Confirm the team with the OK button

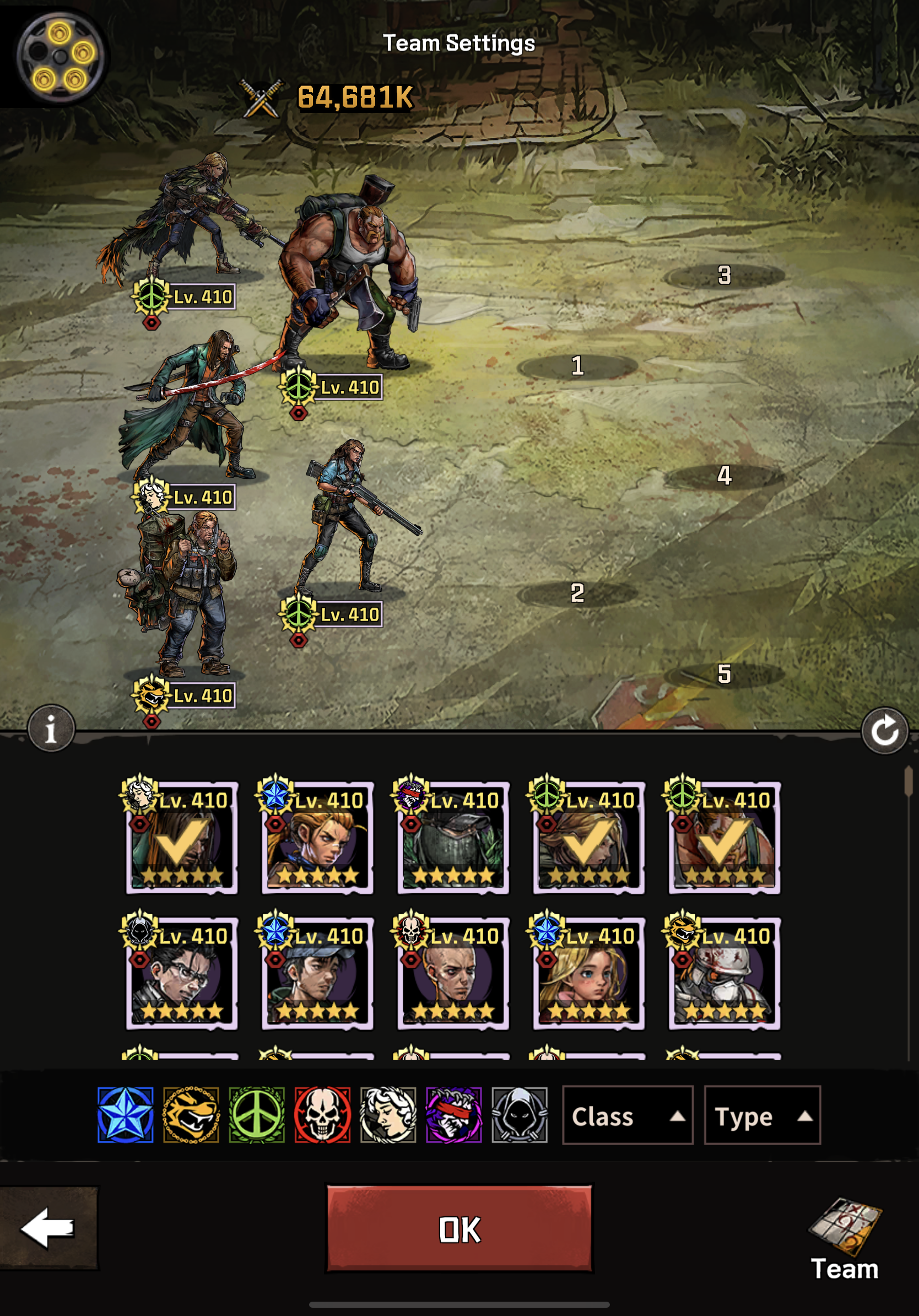pos(459,1229)
